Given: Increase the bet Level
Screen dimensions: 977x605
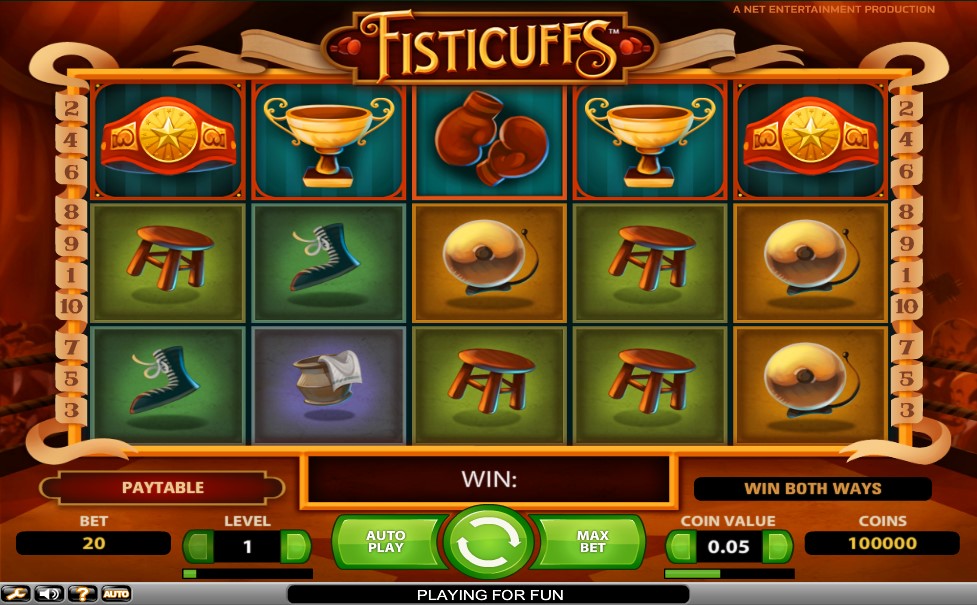Looking at the screenshot, I should tap(296, 547).
